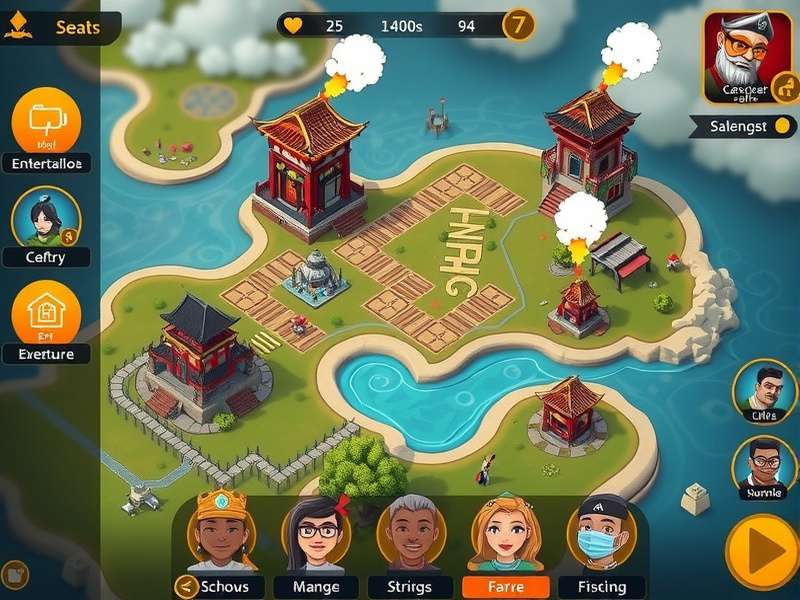Switch to the Farre tab
This screenshot has width=800, height=600.
[506, 587]
